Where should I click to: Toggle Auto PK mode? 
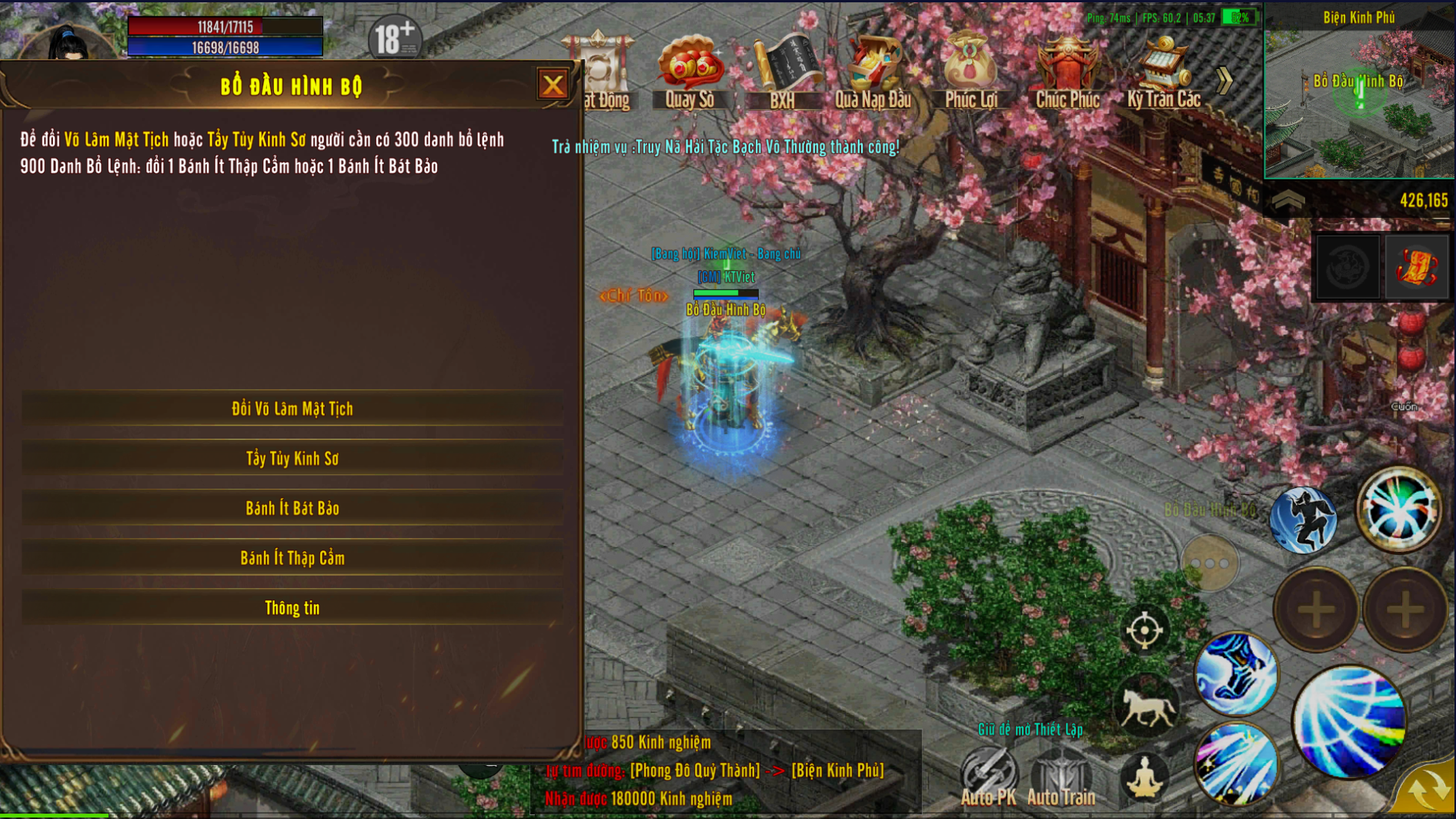[x=988, y=775]
